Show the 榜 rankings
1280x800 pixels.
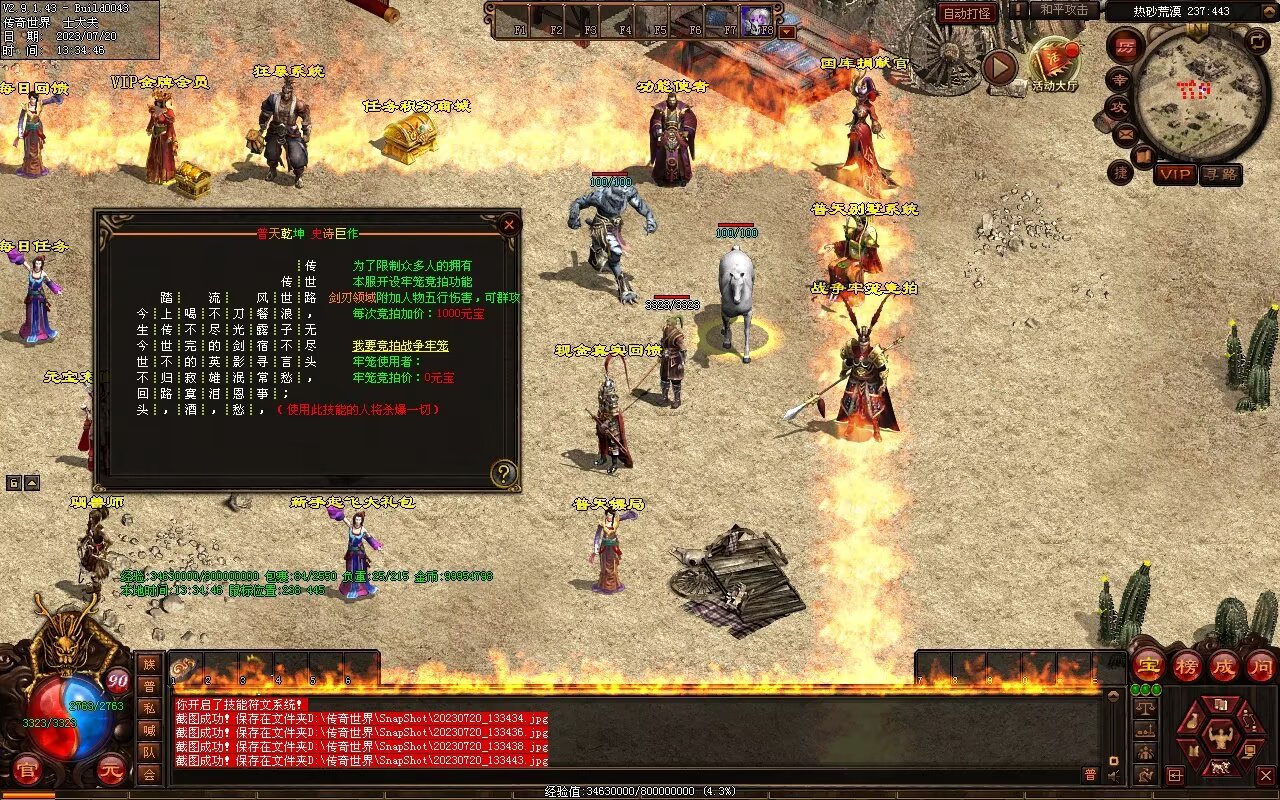(1186, 666)
